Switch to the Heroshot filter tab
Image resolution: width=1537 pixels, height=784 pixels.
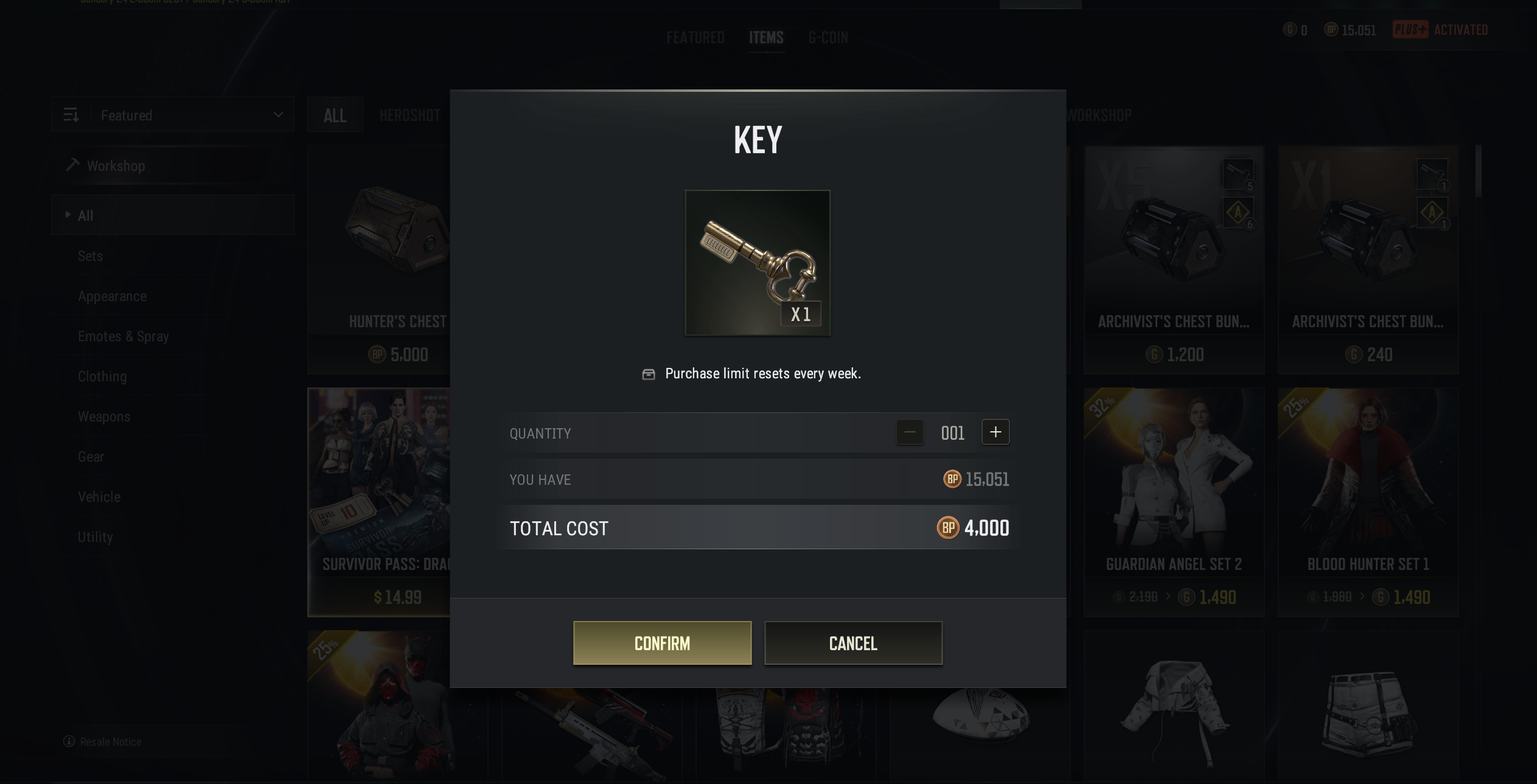[410, 115]
